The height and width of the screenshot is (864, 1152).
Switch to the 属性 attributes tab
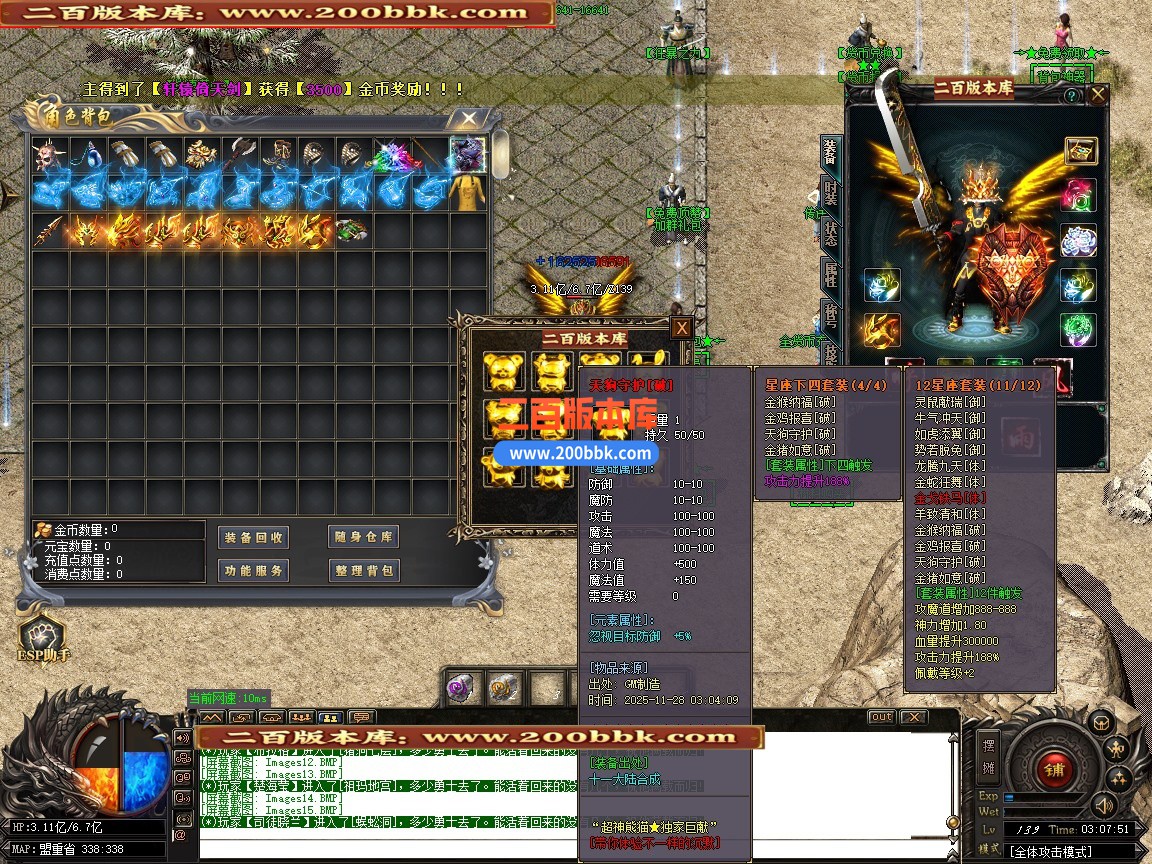(830, 274)
